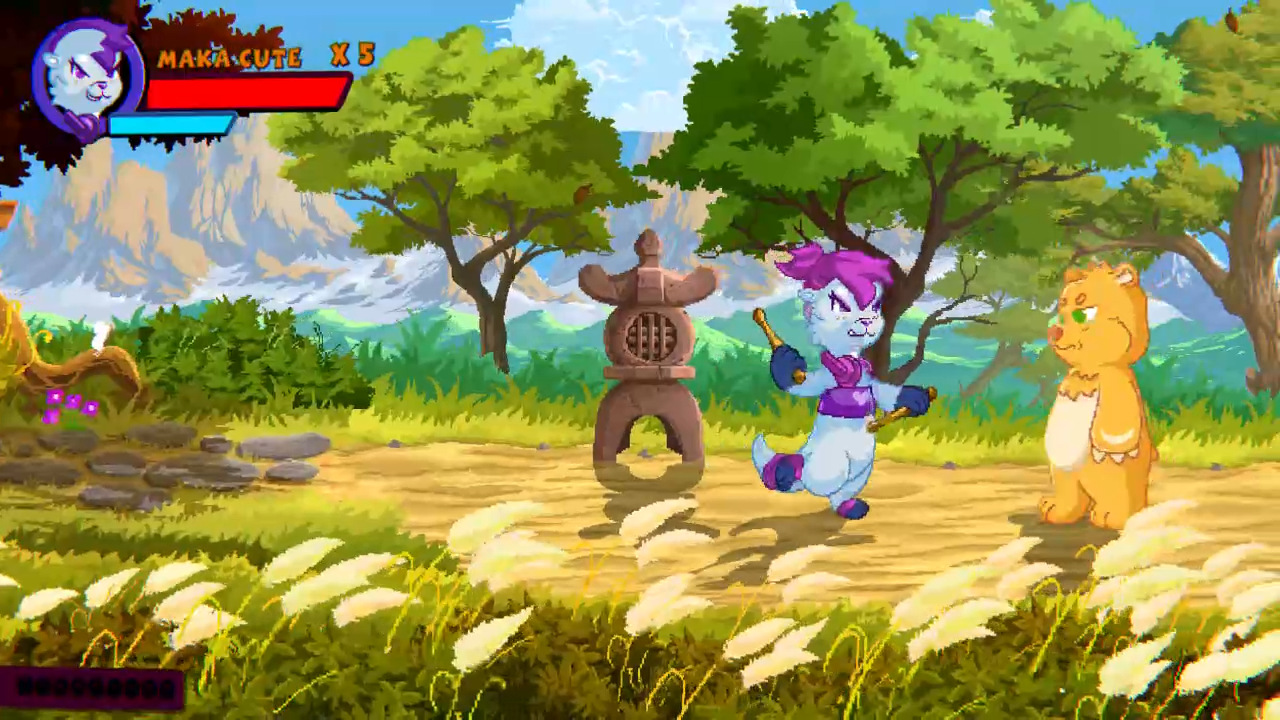Click the middle skull icon on the purple bar
This screenshot has height=720, width=1280.
[x=95, y=688]
